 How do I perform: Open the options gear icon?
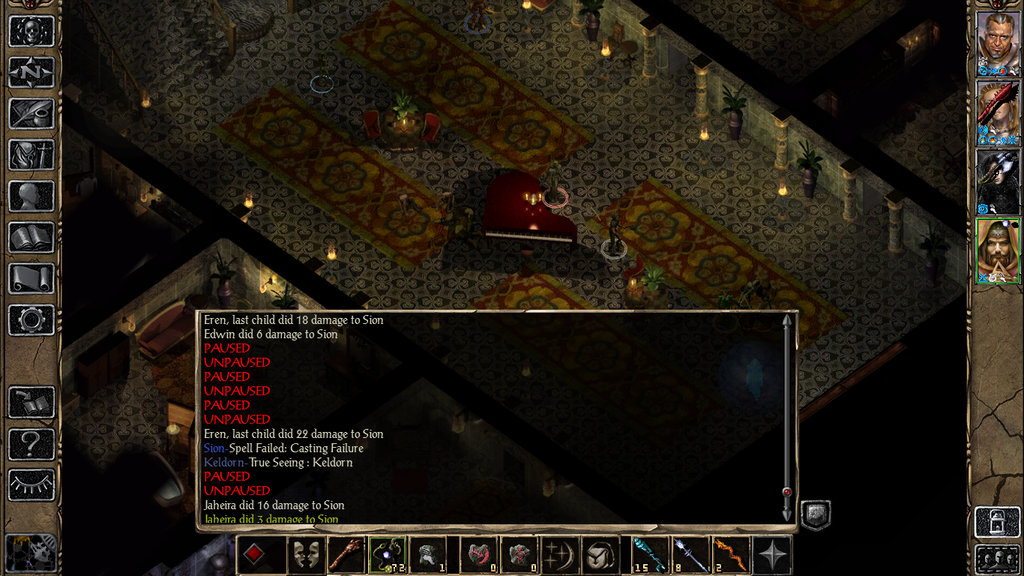point(31,320)
